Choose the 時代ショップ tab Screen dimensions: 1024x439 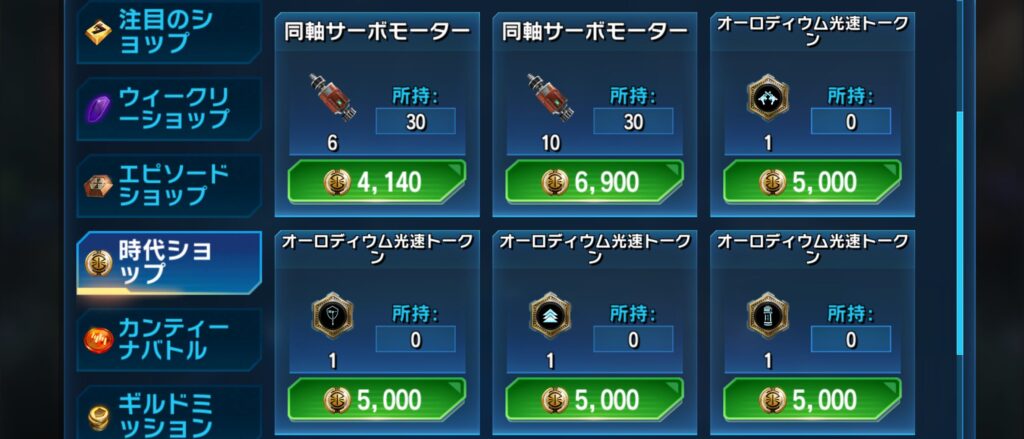point(168,262)
